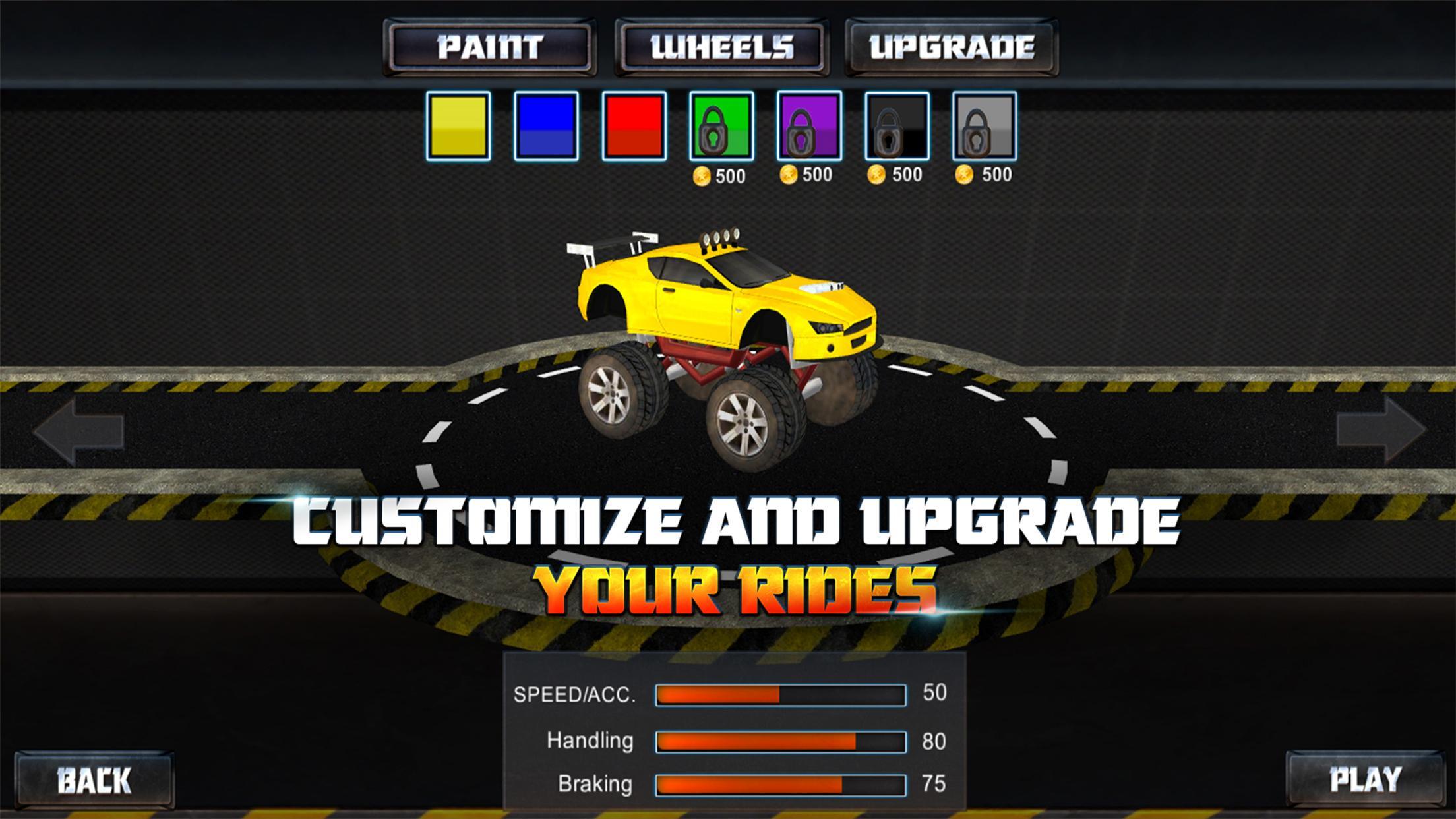
Task: Select the red paint color
Action: (632, 127)
